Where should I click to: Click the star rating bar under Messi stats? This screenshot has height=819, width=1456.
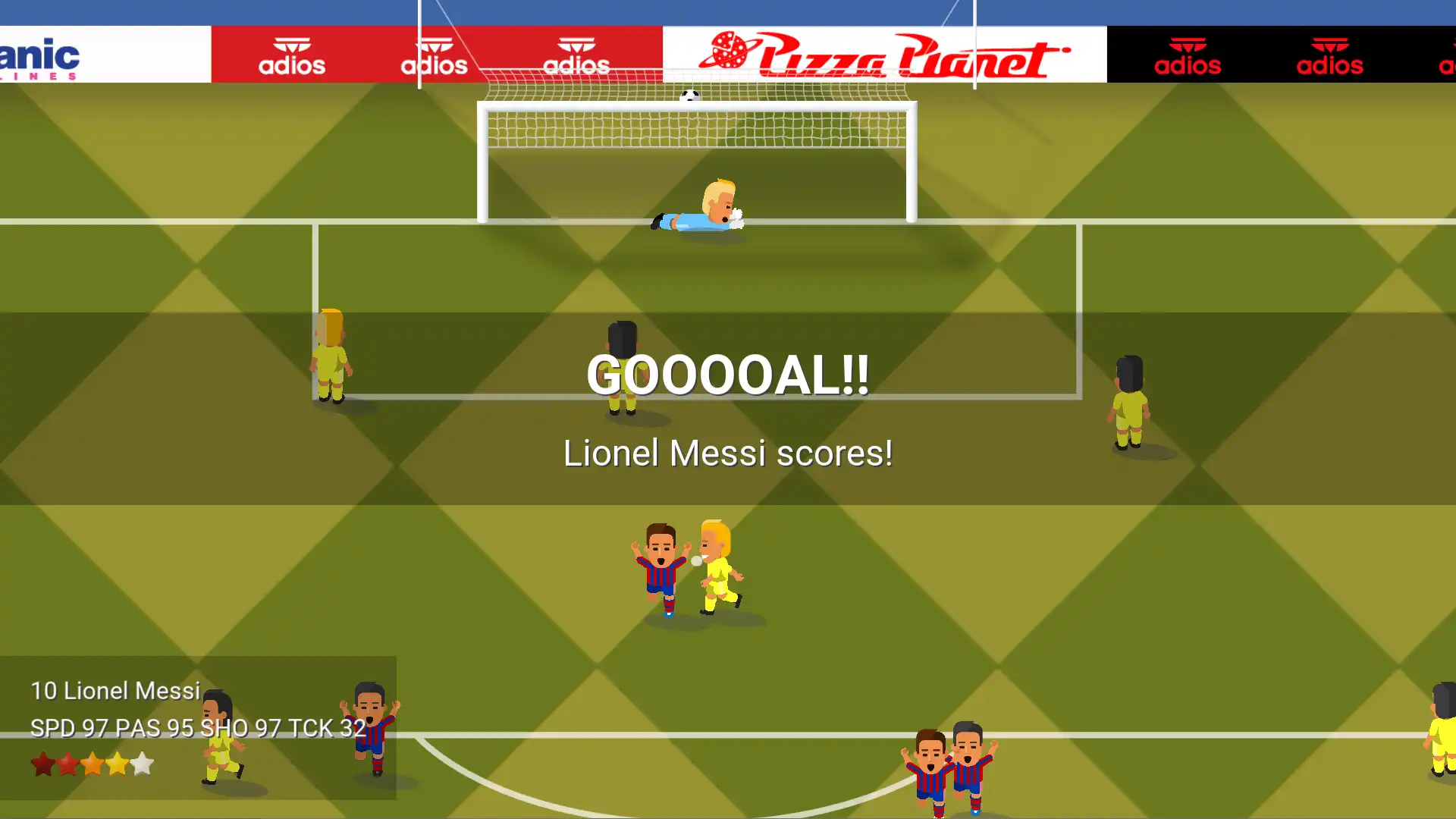91,764
